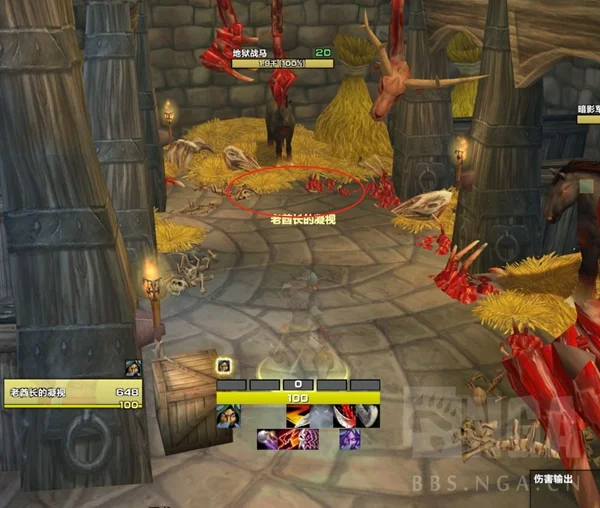600x508 pixels.
Task: Use the silver orb ability icon
Action: tap(268, 439)
